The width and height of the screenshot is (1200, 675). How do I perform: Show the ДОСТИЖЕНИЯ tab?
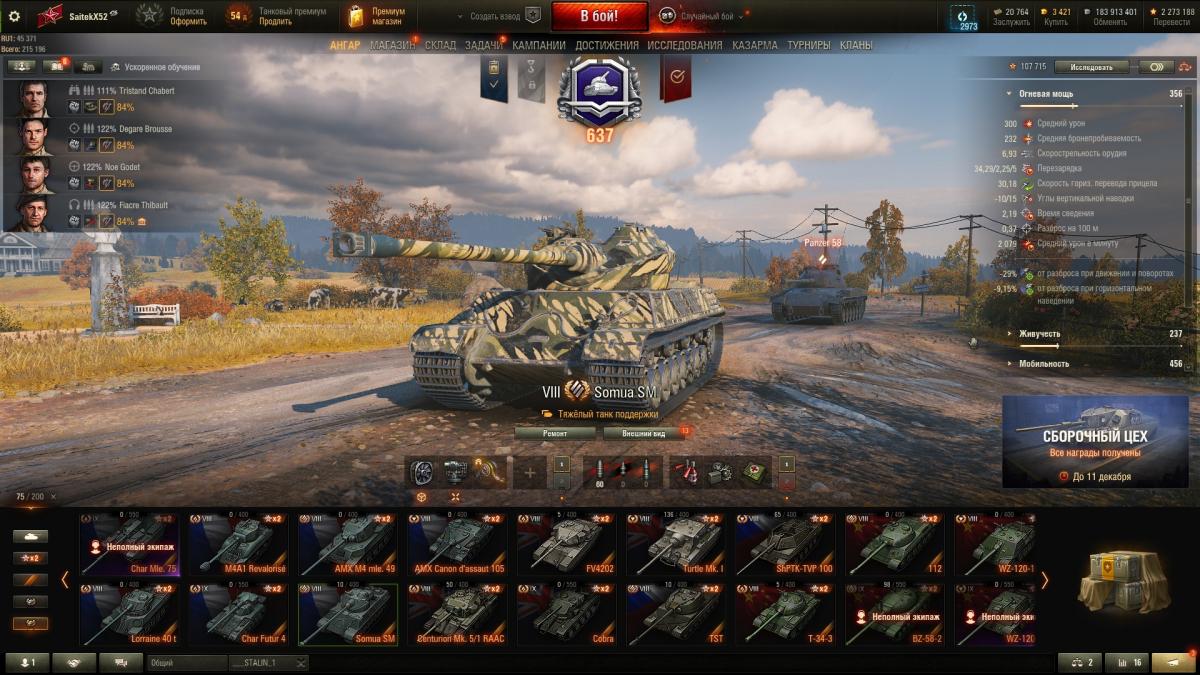(606, 45)
